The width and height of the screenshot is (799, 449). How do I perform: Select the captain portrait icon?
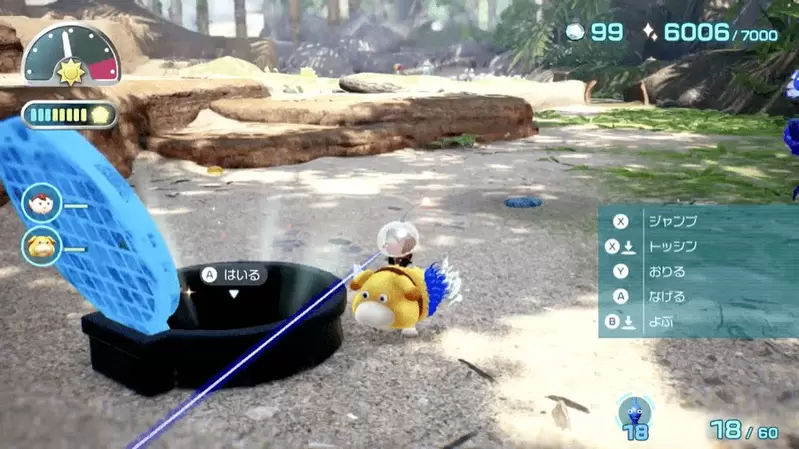coord(42,203)
